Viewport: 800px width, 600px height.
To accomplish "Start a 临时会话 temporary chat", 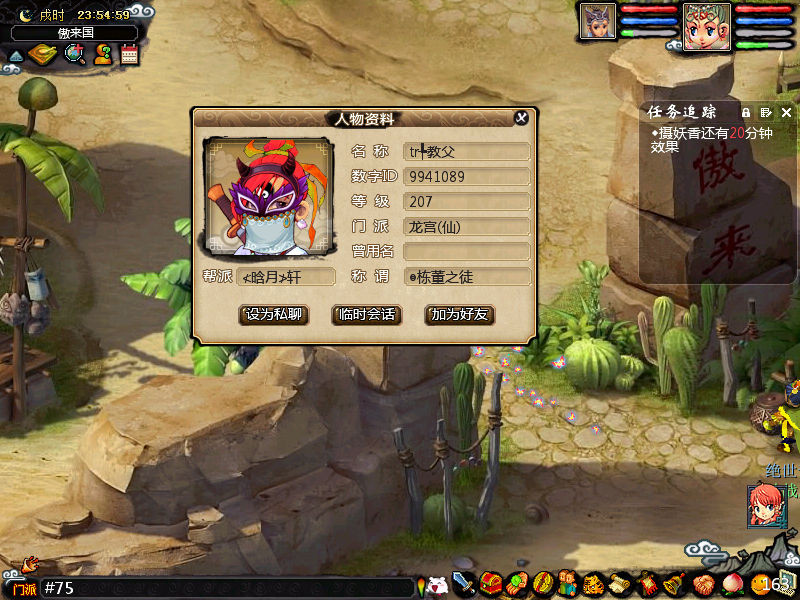I will [365, 314].
